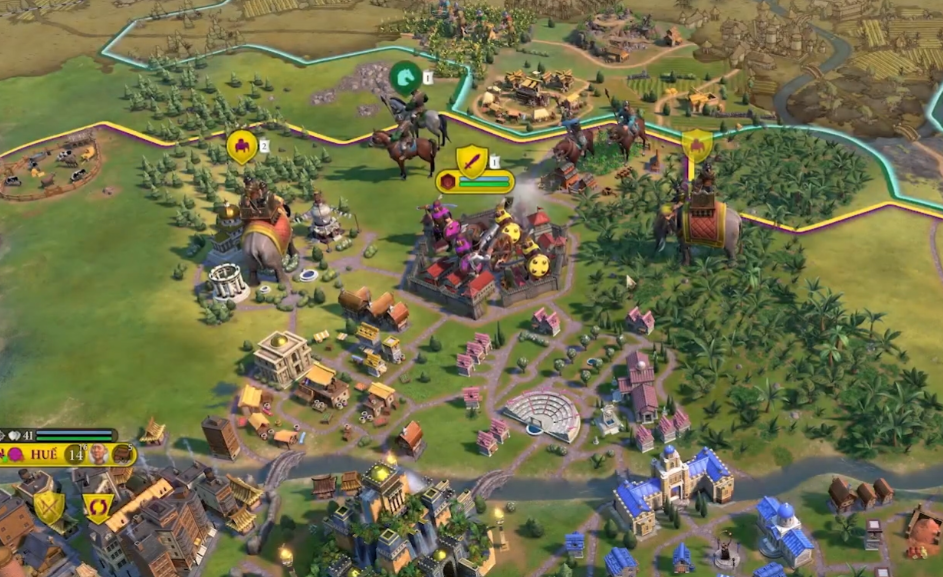Select the elephant unit flag numbered 2
943x577 pixels.
(241, 147)
